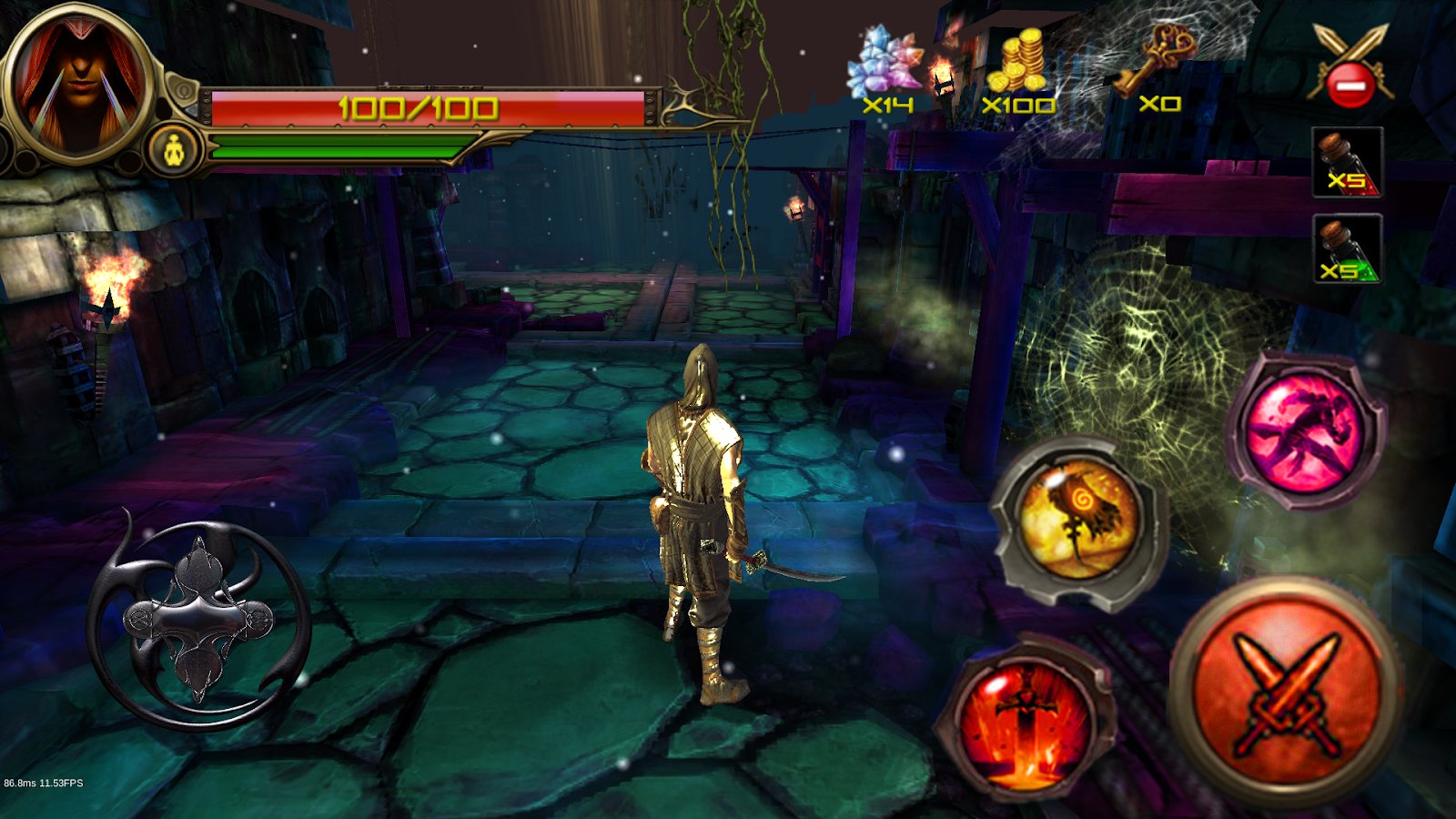Click the yellow character figure emblem

pos(175,149)
